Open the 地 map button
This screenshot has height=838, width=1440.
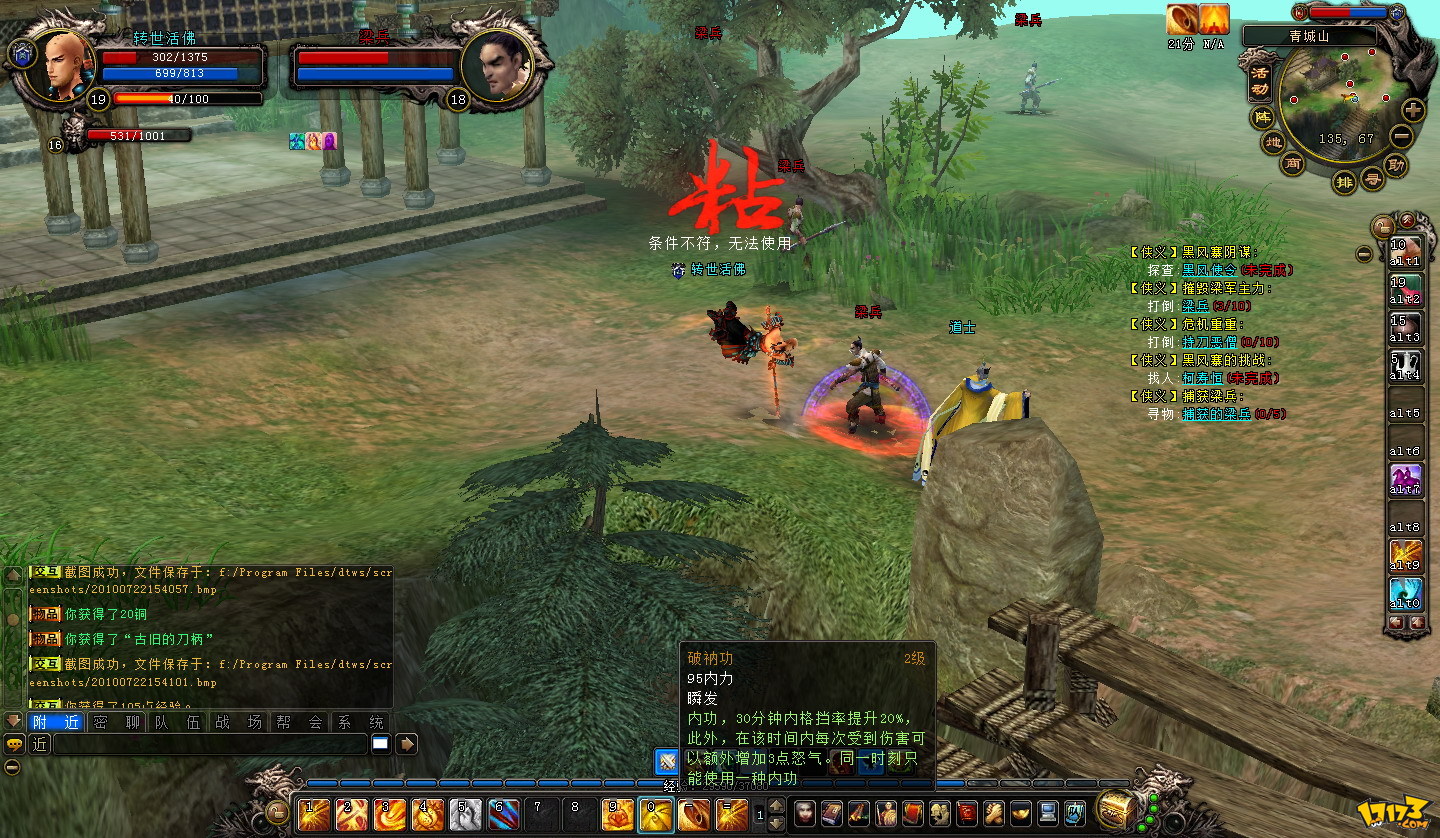coord(1273,143)
